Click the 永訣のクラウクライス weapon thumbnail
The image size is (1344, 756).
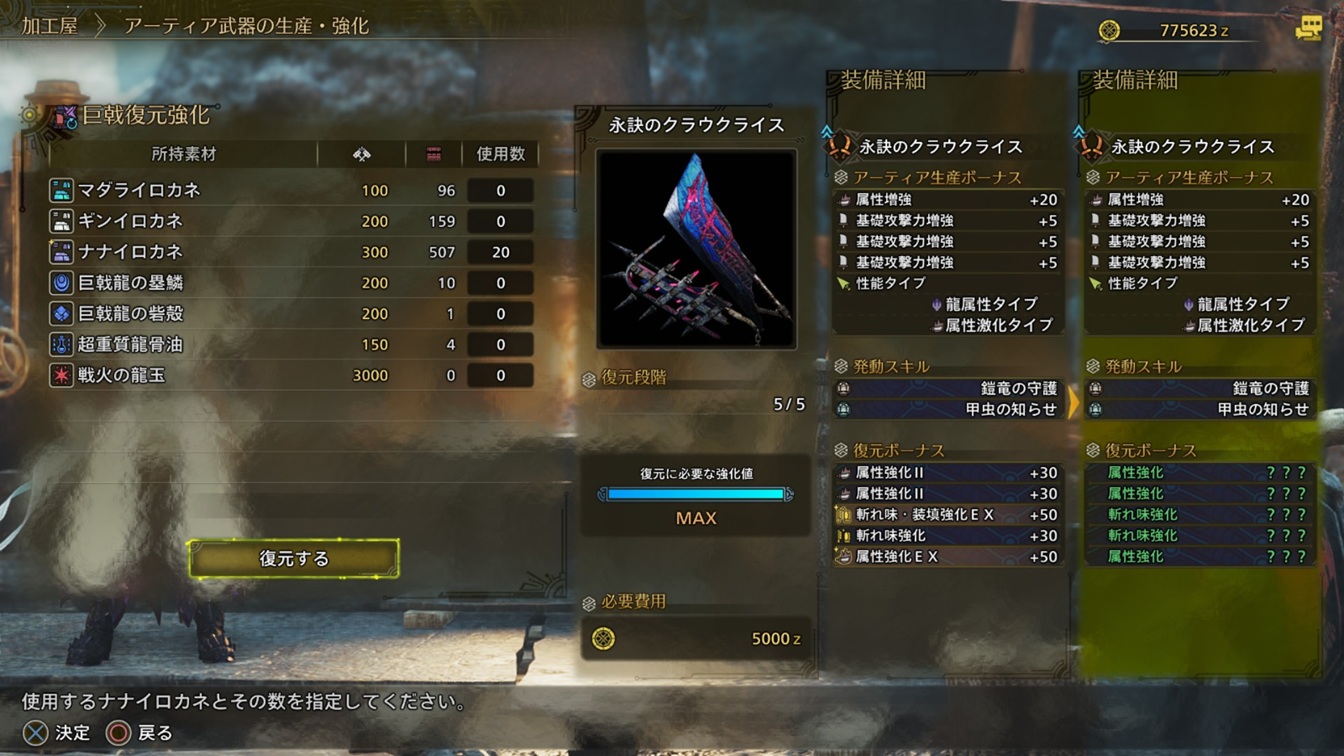[x=696, y=249]
